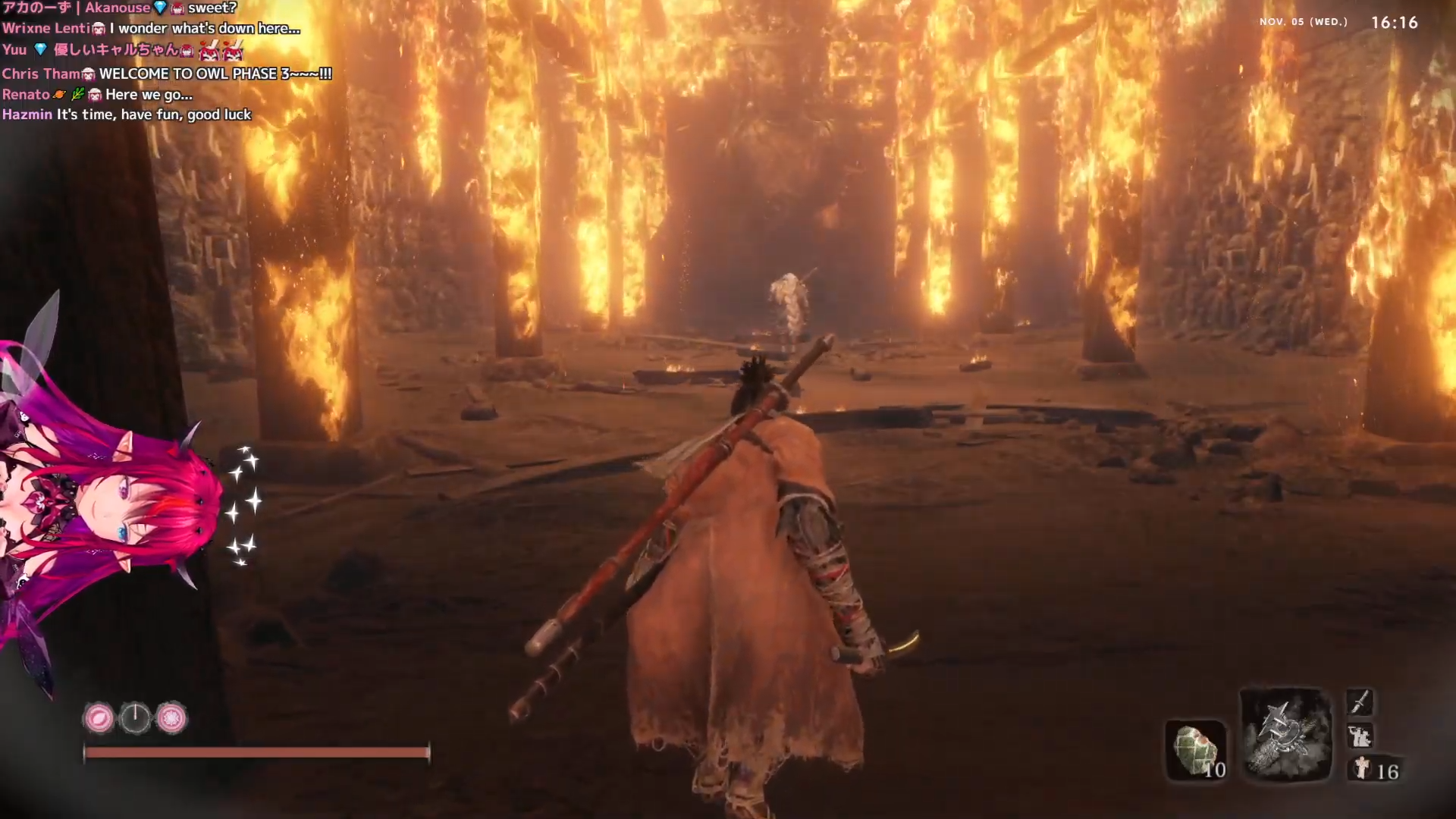
Task: Click the pink blossom resurrection node
Action: tap(171, 717)
